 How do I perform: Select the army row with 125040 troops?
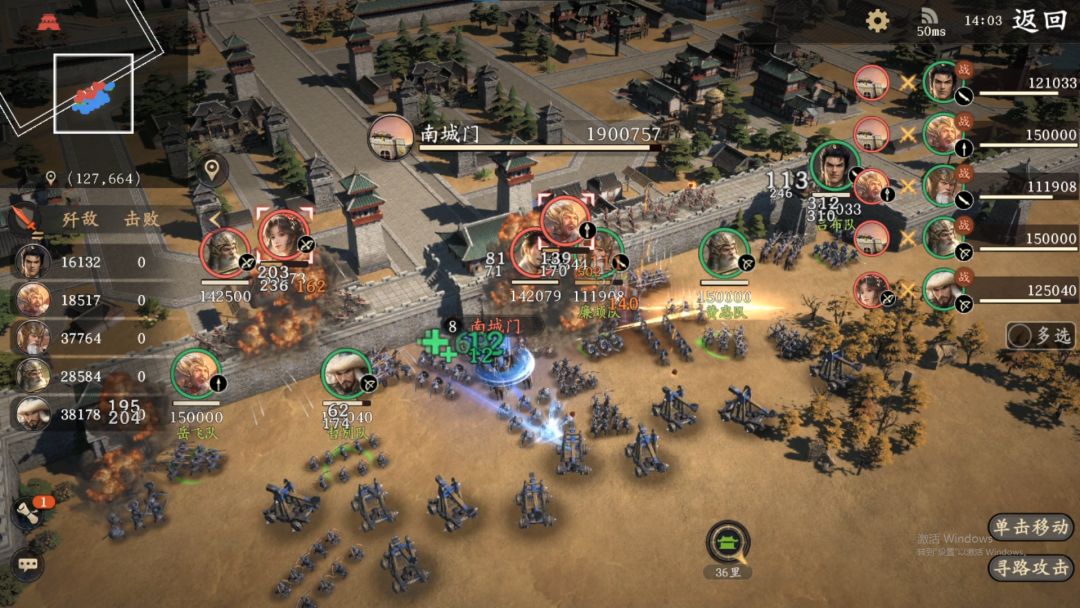click(1000, 291)
